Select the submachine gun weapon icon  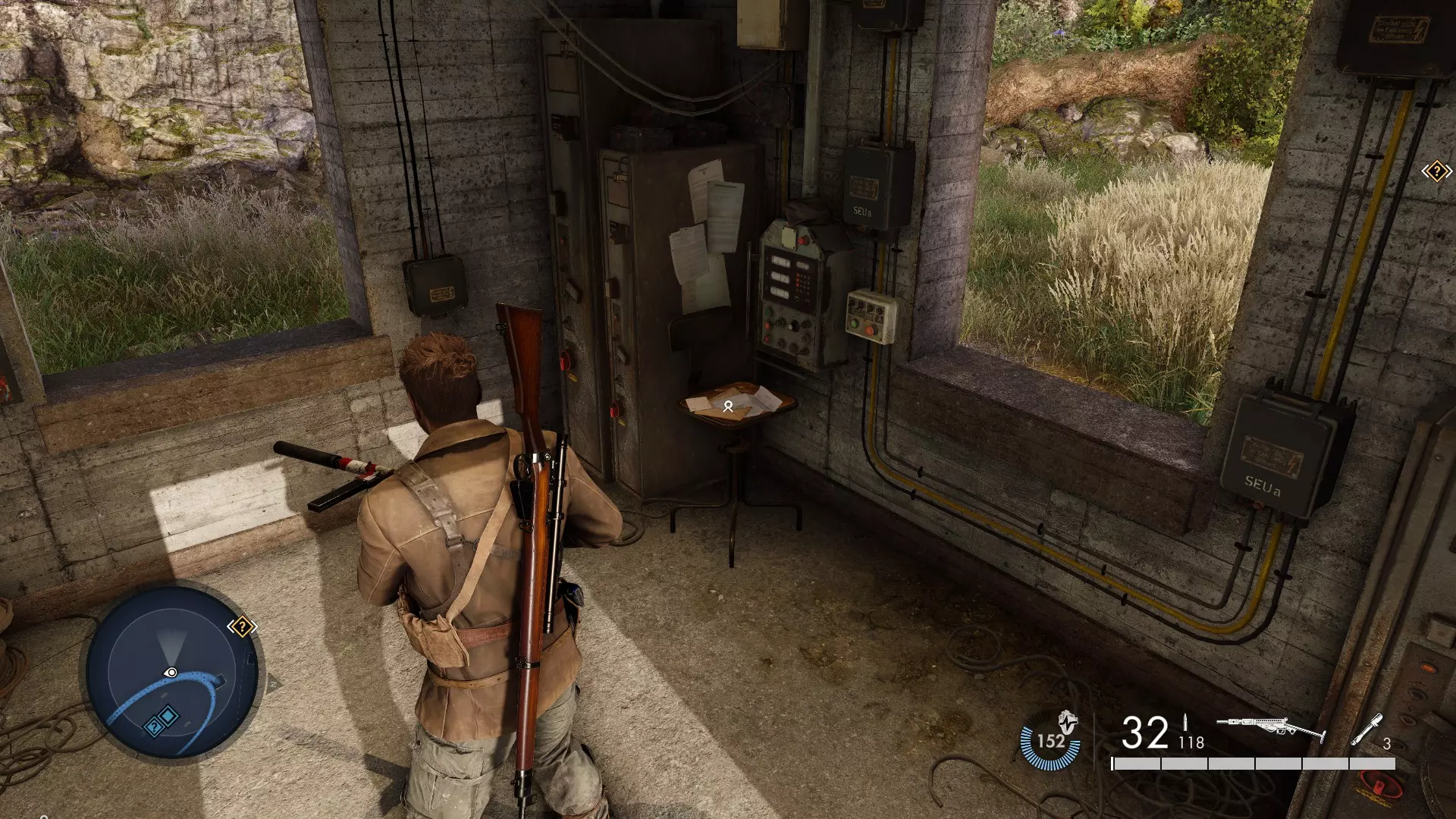point(1270,730)
